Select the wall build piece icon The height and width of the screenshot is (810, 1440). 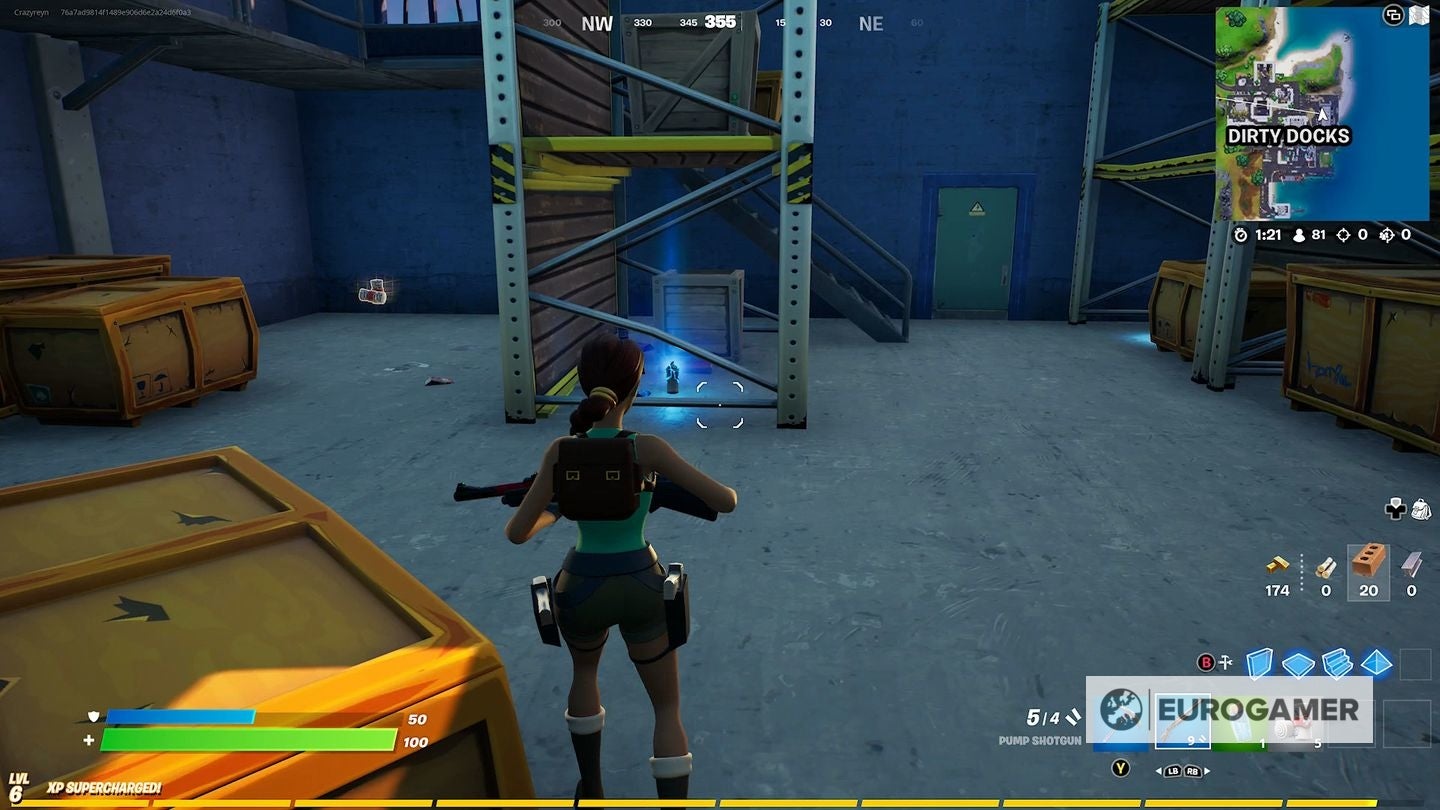click(1257, 663)
